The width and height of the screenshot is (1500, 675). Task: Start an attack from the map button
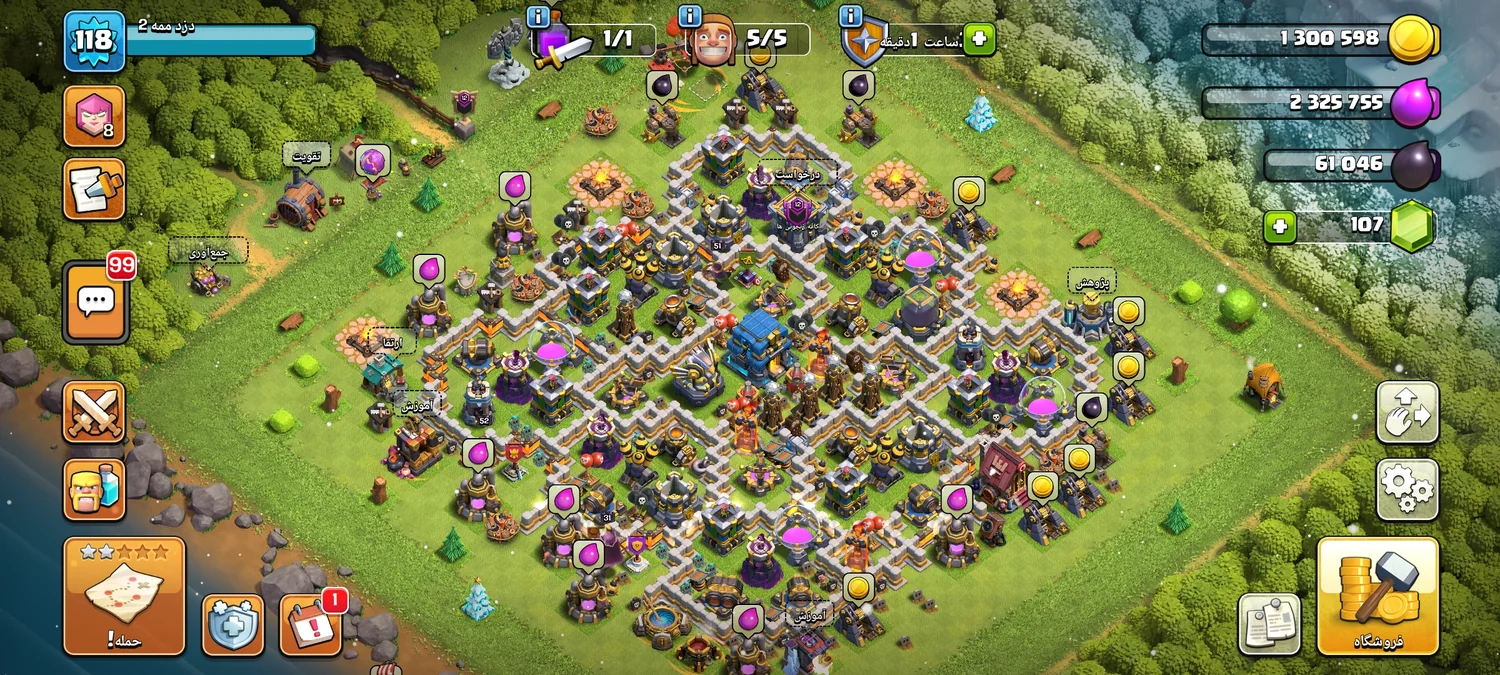click(x=124, y=596)
